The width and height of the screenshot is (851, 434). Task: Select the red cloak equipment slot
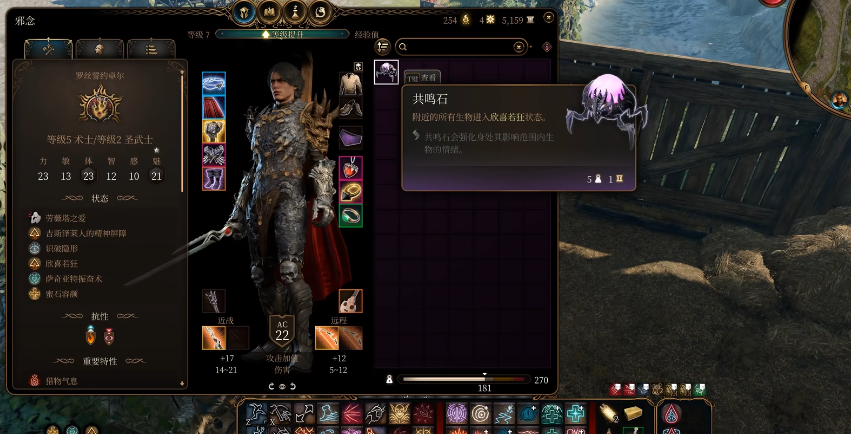pos(214,107)
